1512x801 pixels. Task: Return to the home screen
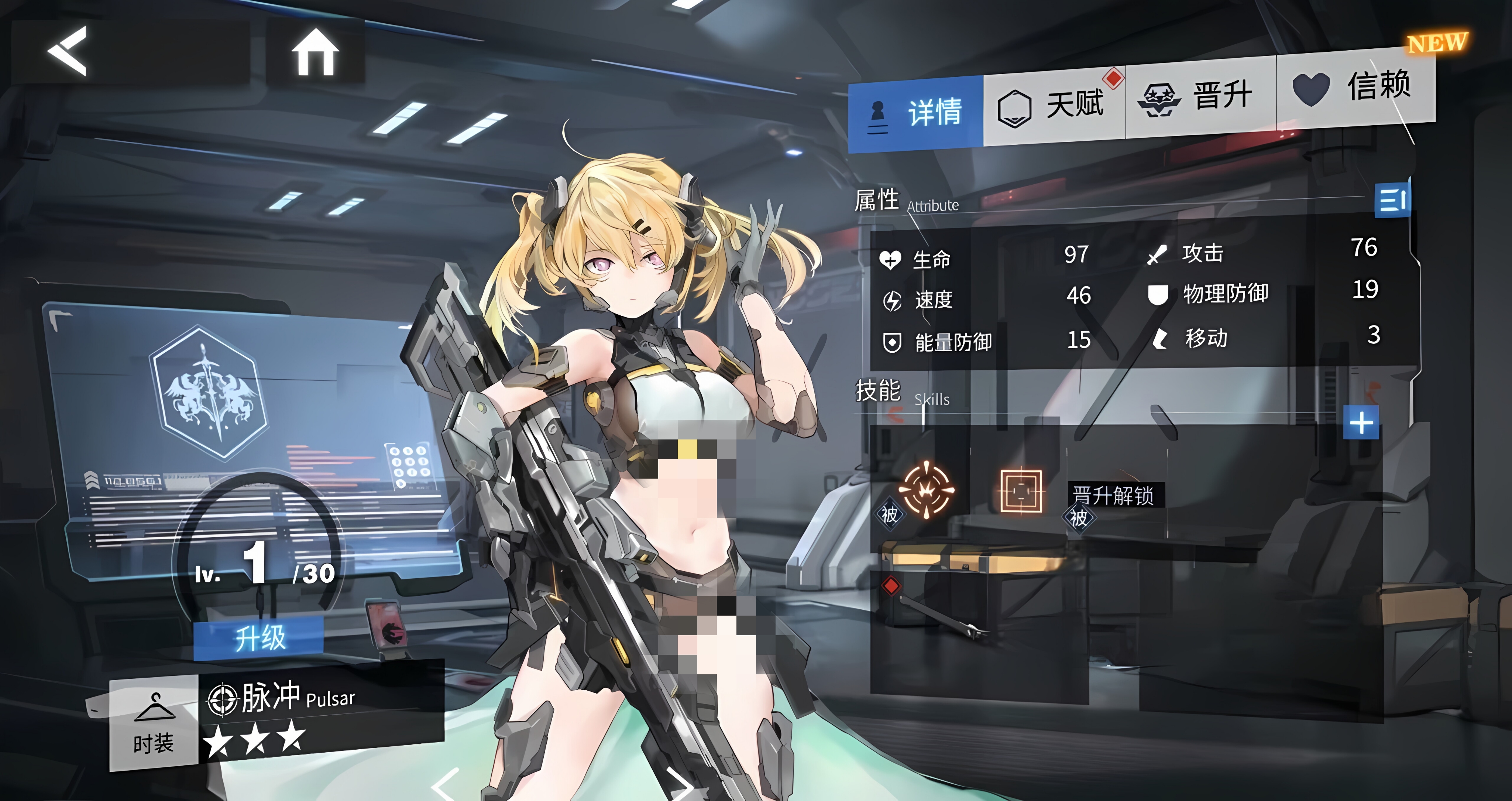315,53
